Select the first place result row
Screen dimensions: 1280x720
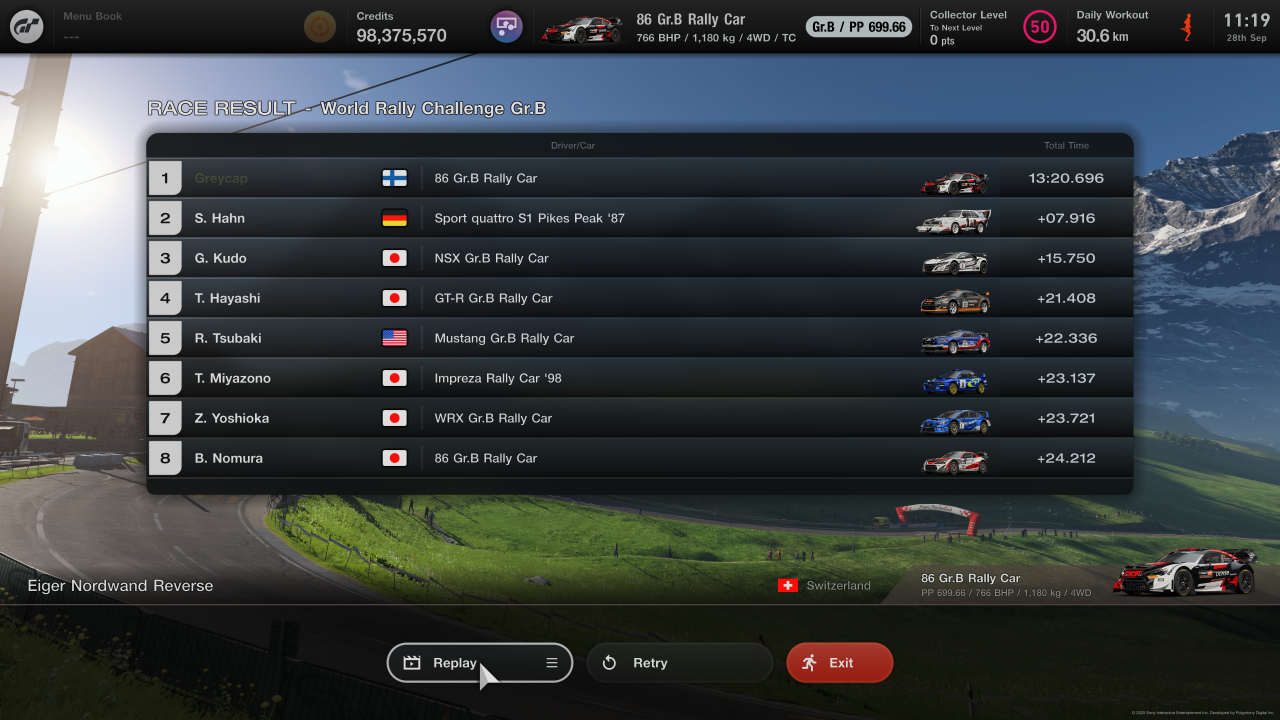pyautogui.click(x=640, y=178)
